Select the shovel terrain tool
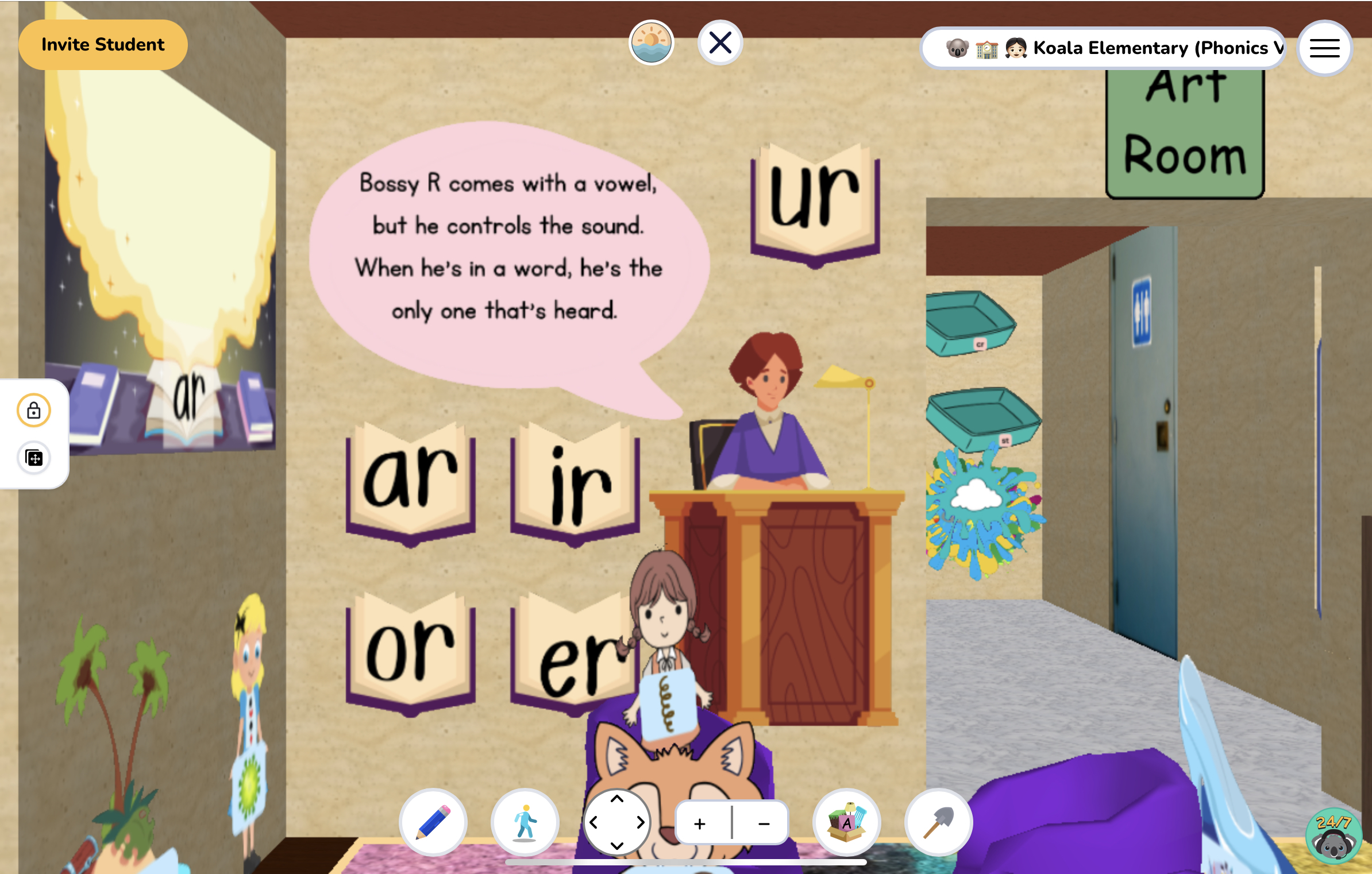 [x=936, y=822]
